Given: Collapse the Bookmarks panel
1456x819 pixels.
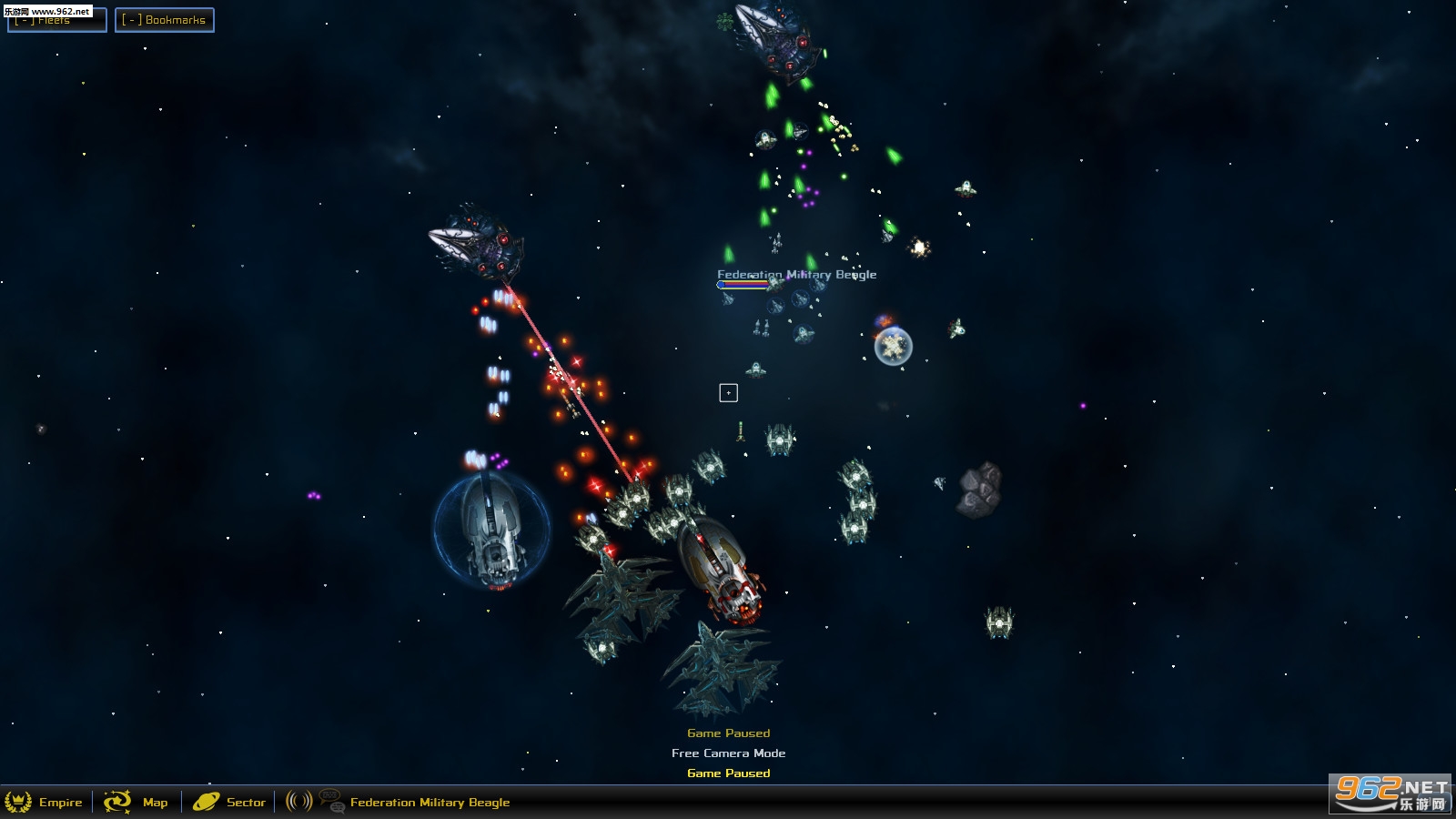Looking at the screenshot, I should coord(165,20).
